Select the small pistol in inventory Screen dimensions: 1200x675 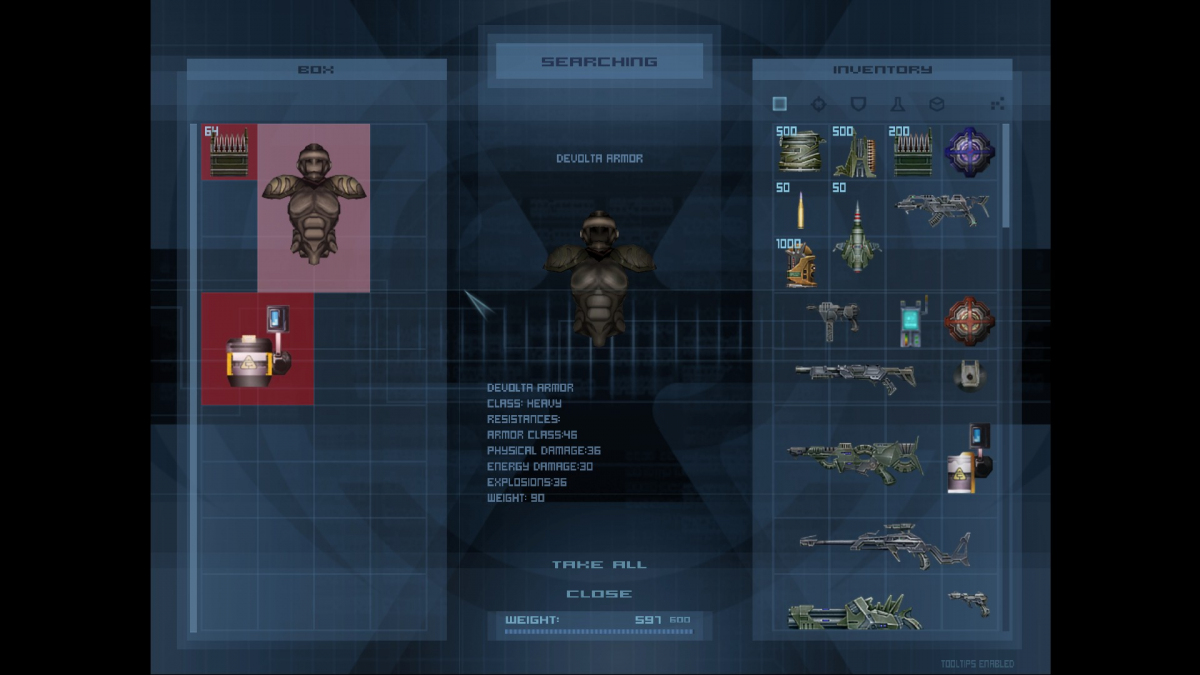968,602
